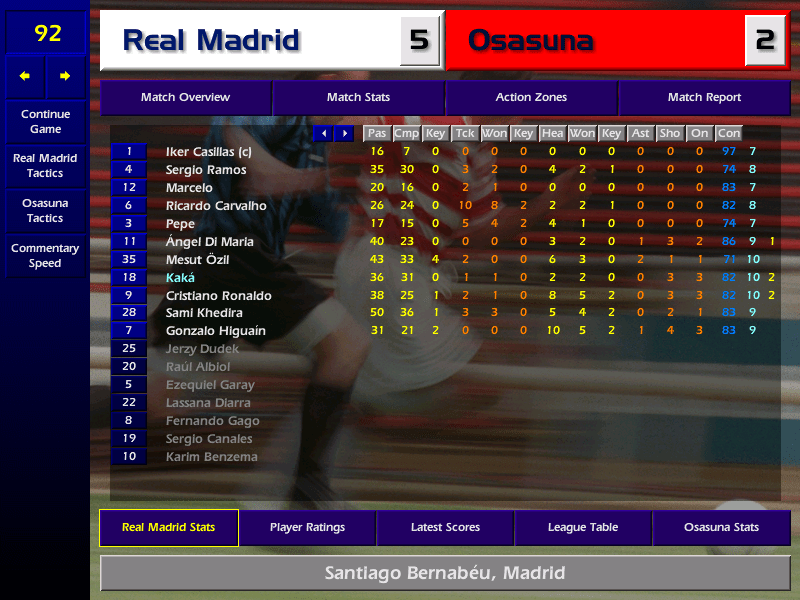View the Latest Scores
Screen dimensions: 800x600
pyautogui.click(x=445, y=527)
